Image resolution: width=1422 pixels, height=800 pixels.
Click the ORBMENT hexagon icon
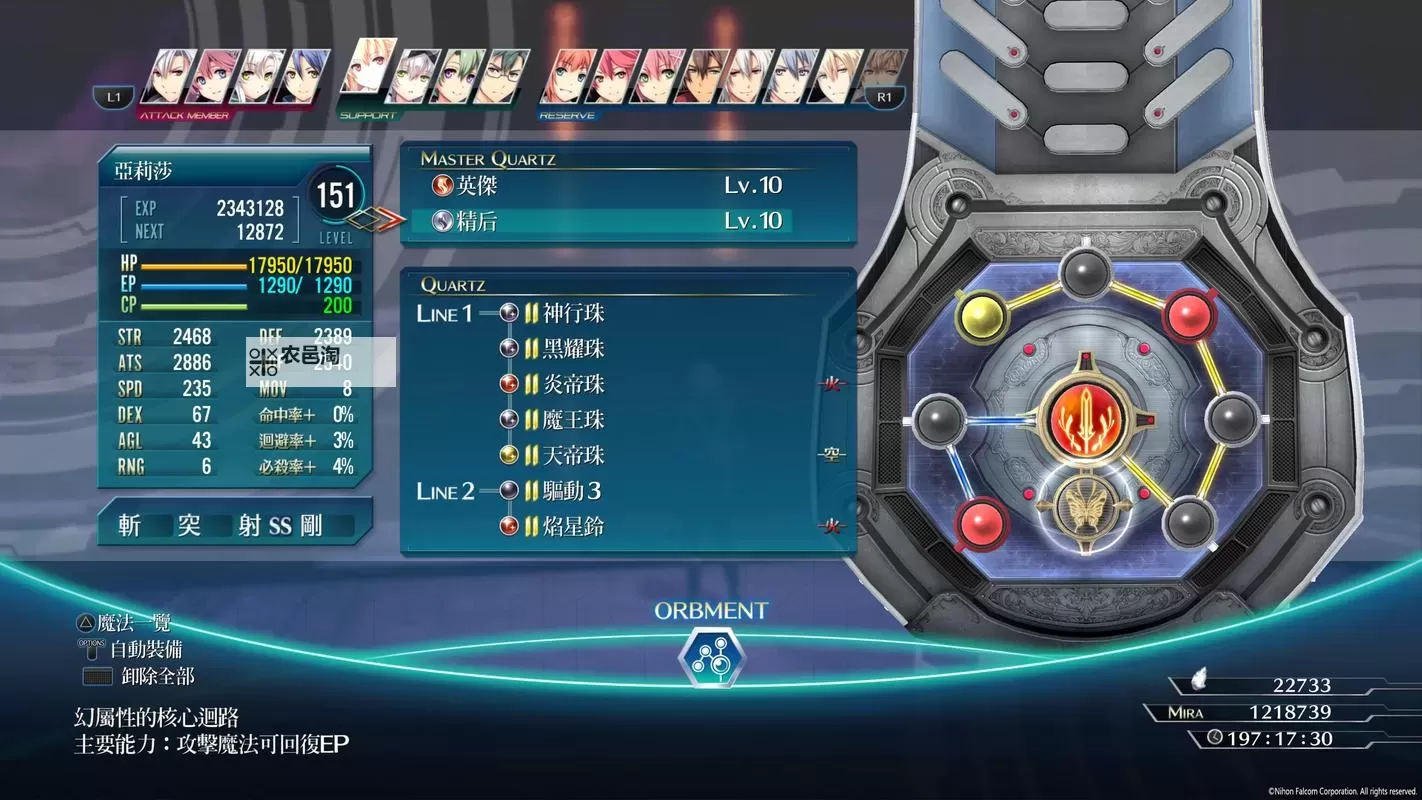710,658
